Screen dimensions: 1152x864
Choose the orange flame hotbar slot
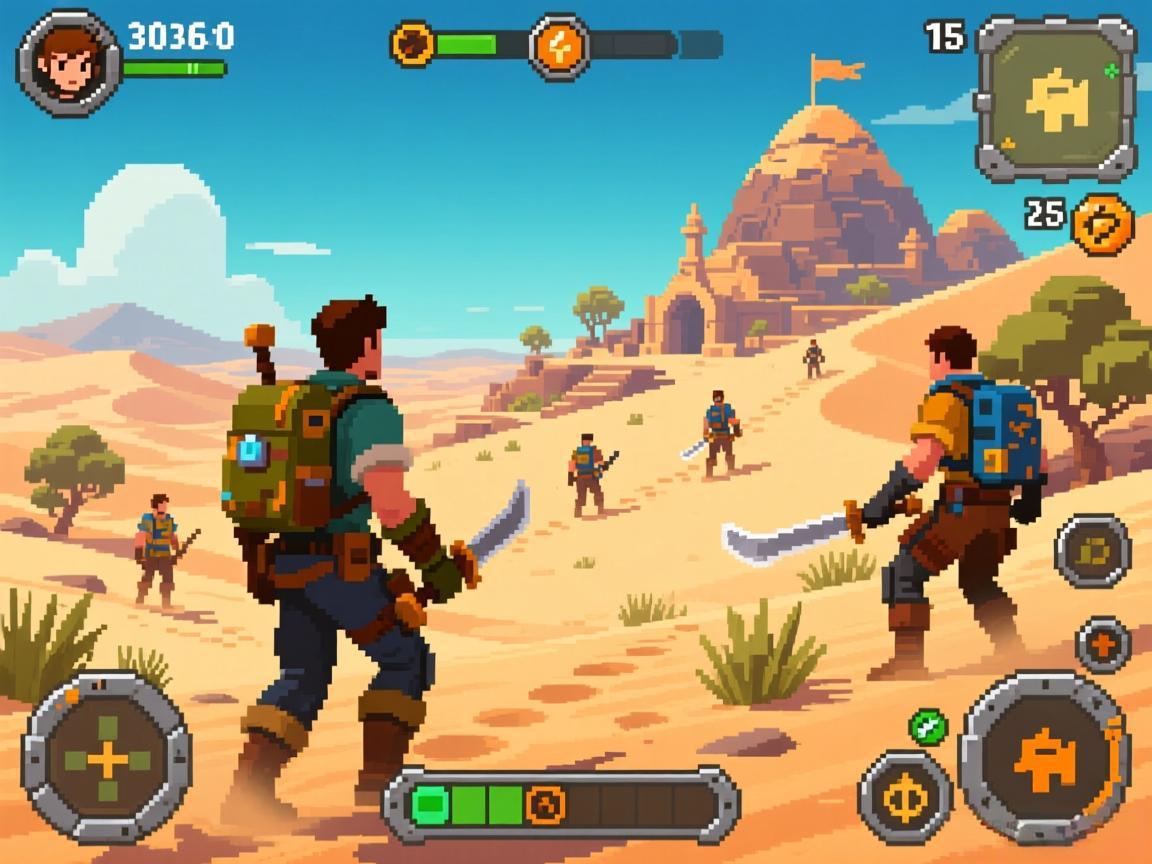[x=546, y=804]
